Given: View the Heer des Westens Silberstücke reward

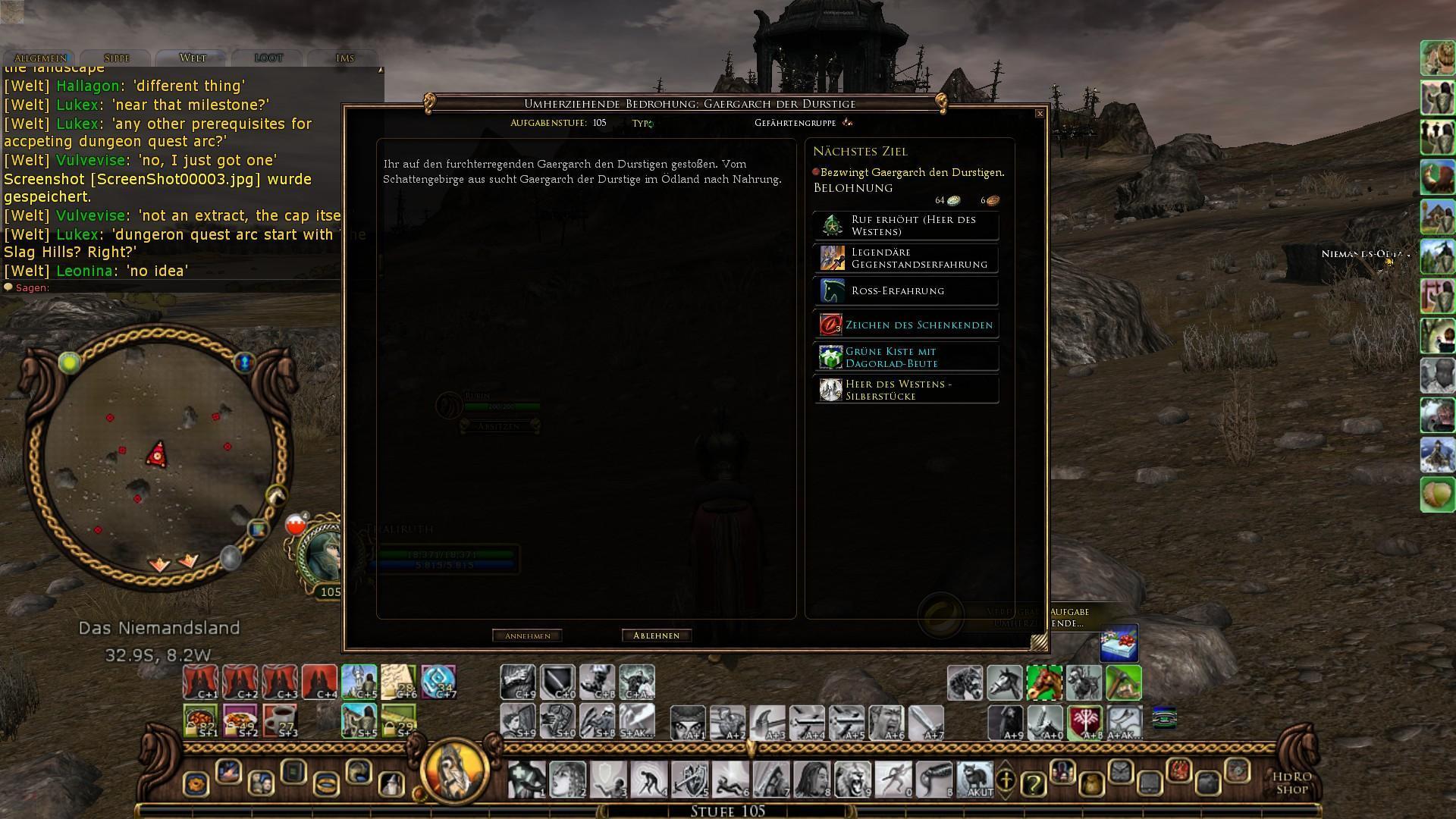Looking at the screenshot, I should point(906,390).
